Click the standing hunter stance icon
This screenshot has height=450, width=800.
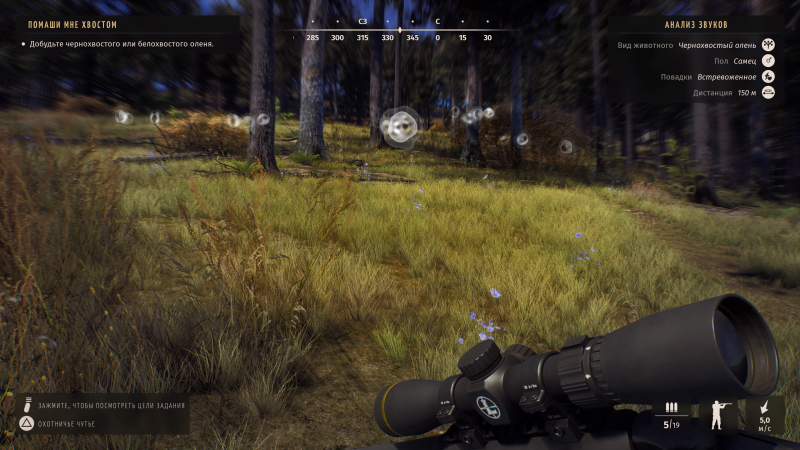[x=717, y=413]
